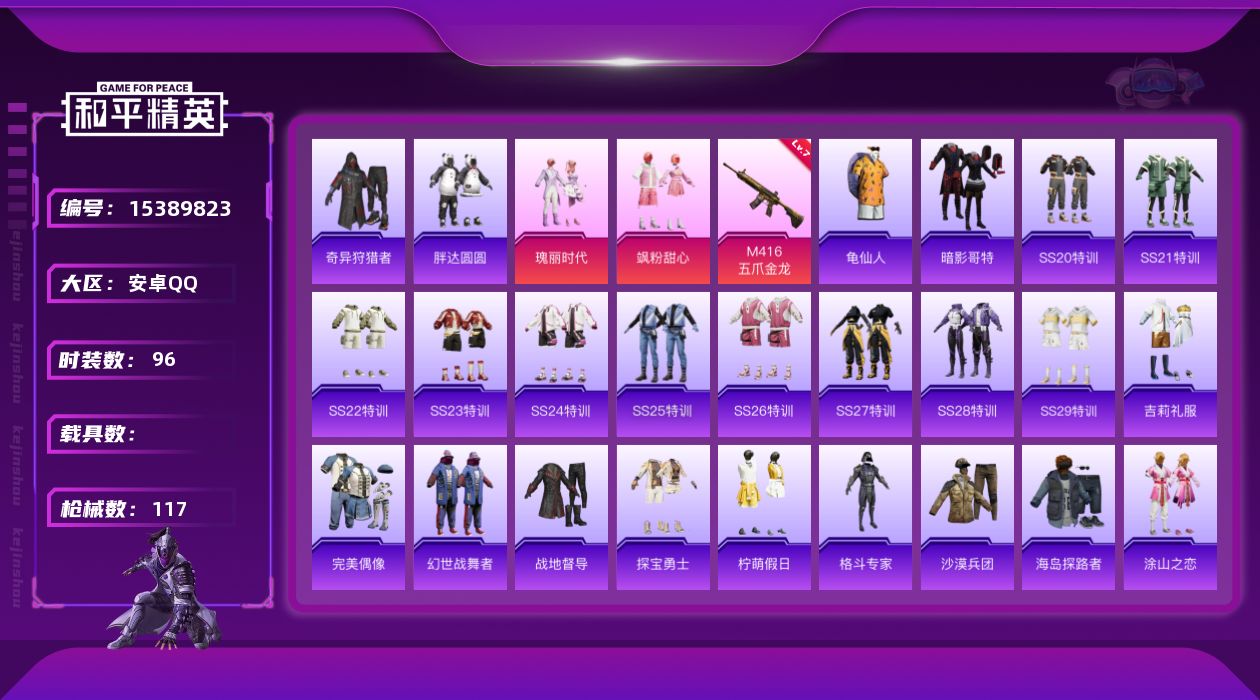The height and width of the screenshot is (700, 1260).
Task: Select the 完美偶像 outfit card
Action: (358, 517)
